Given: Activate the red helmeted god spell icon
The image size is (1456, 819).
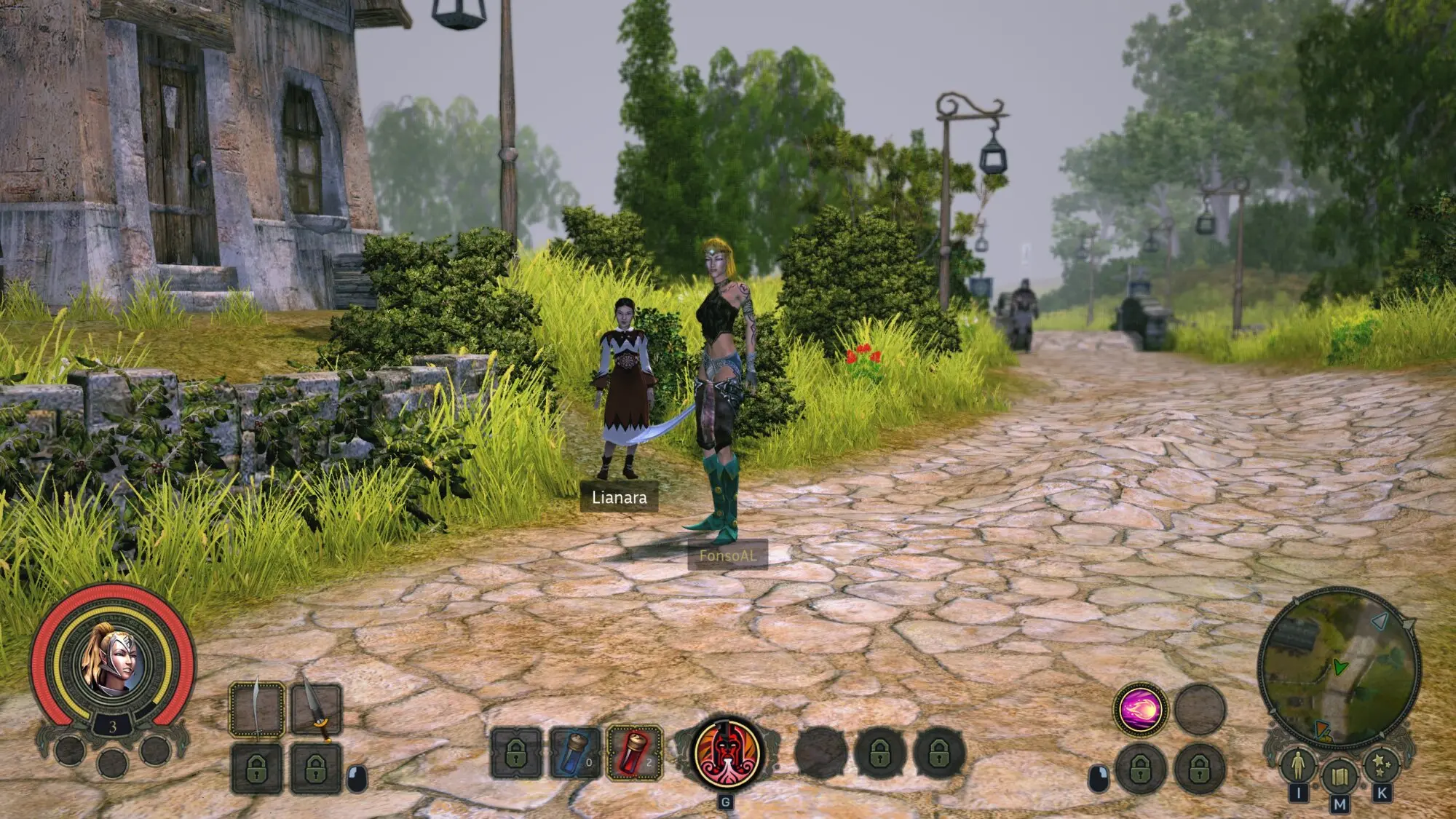Looking at the screenshot, I should point(727,753).
